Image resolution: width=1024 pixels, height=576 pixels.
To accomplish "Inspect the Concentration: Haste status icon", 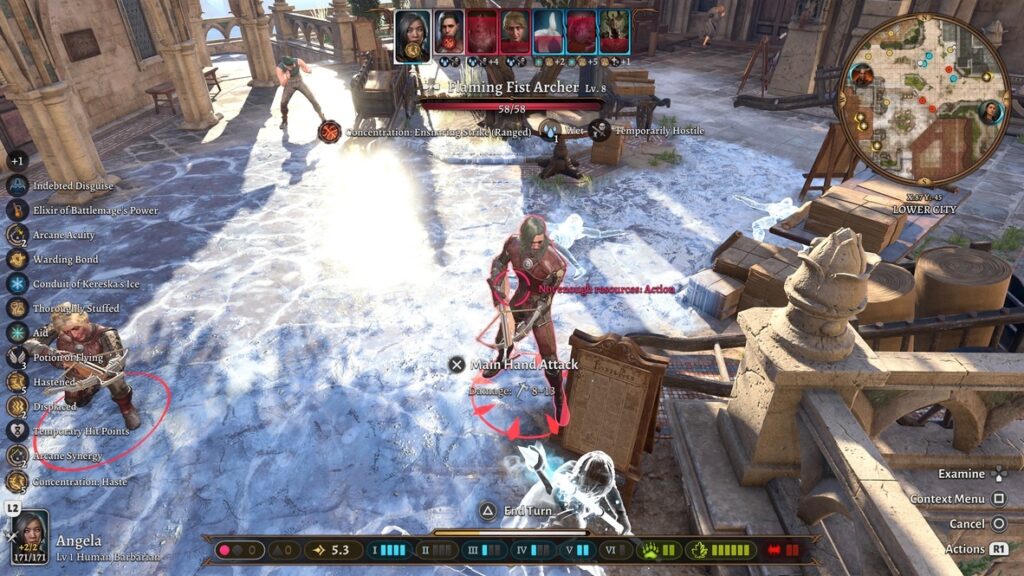I will [17, 481].
